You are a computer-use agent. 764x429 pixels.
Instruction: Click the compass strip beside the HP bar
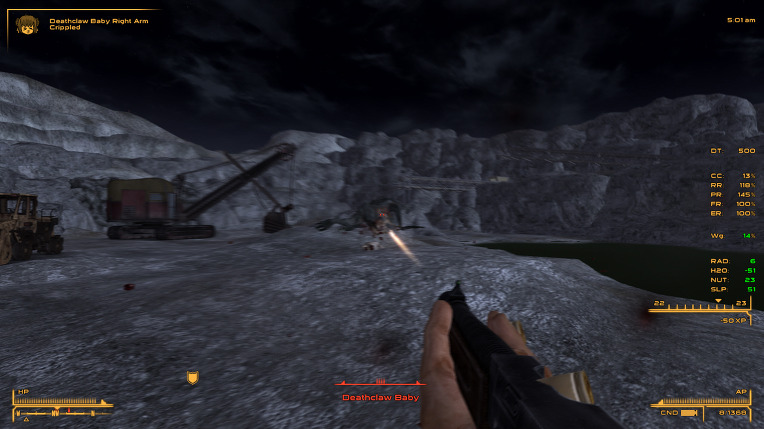click(58, 412)
